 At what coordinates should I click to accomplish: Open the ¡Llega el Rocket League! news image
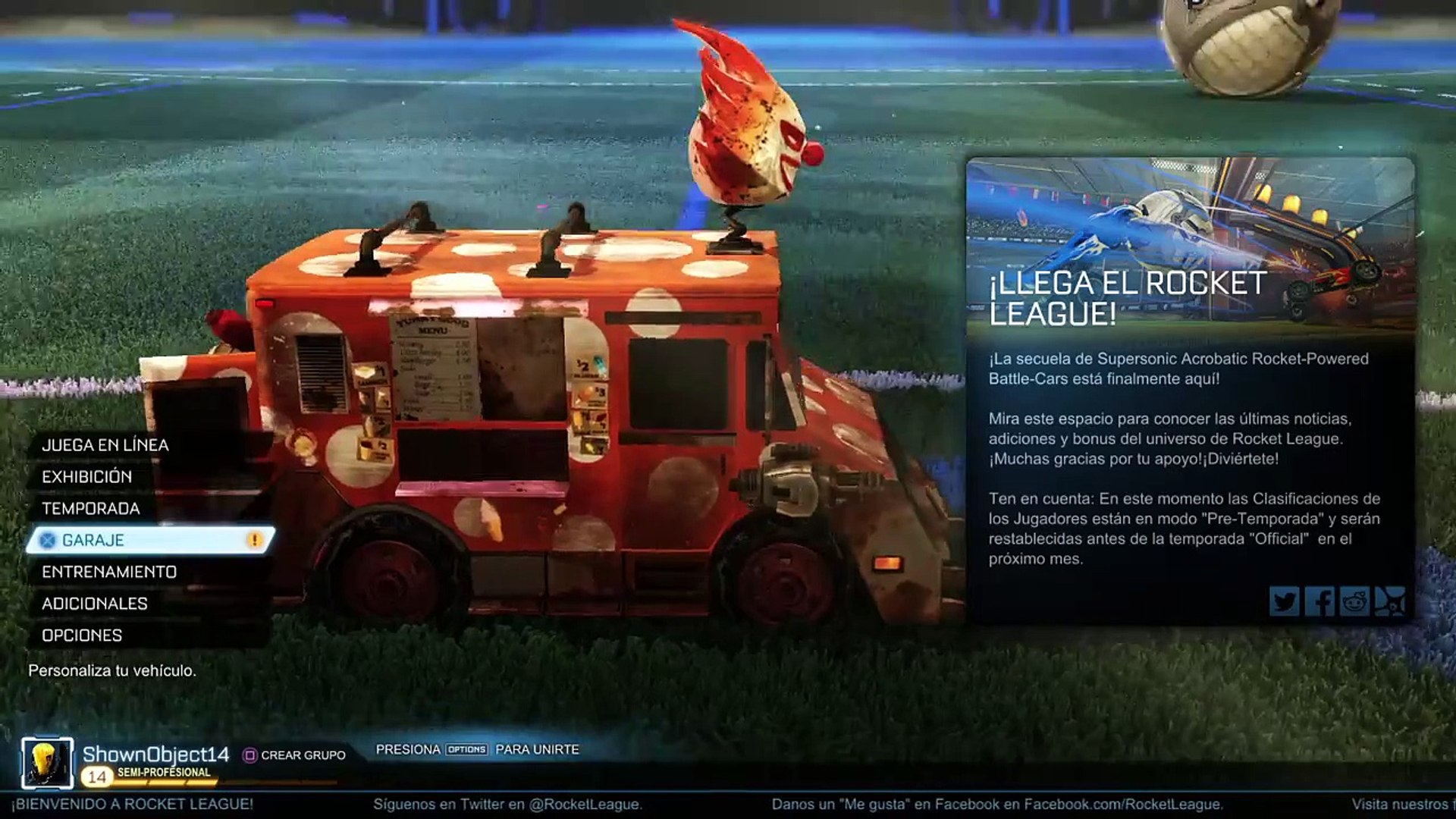pos(1189,243)
